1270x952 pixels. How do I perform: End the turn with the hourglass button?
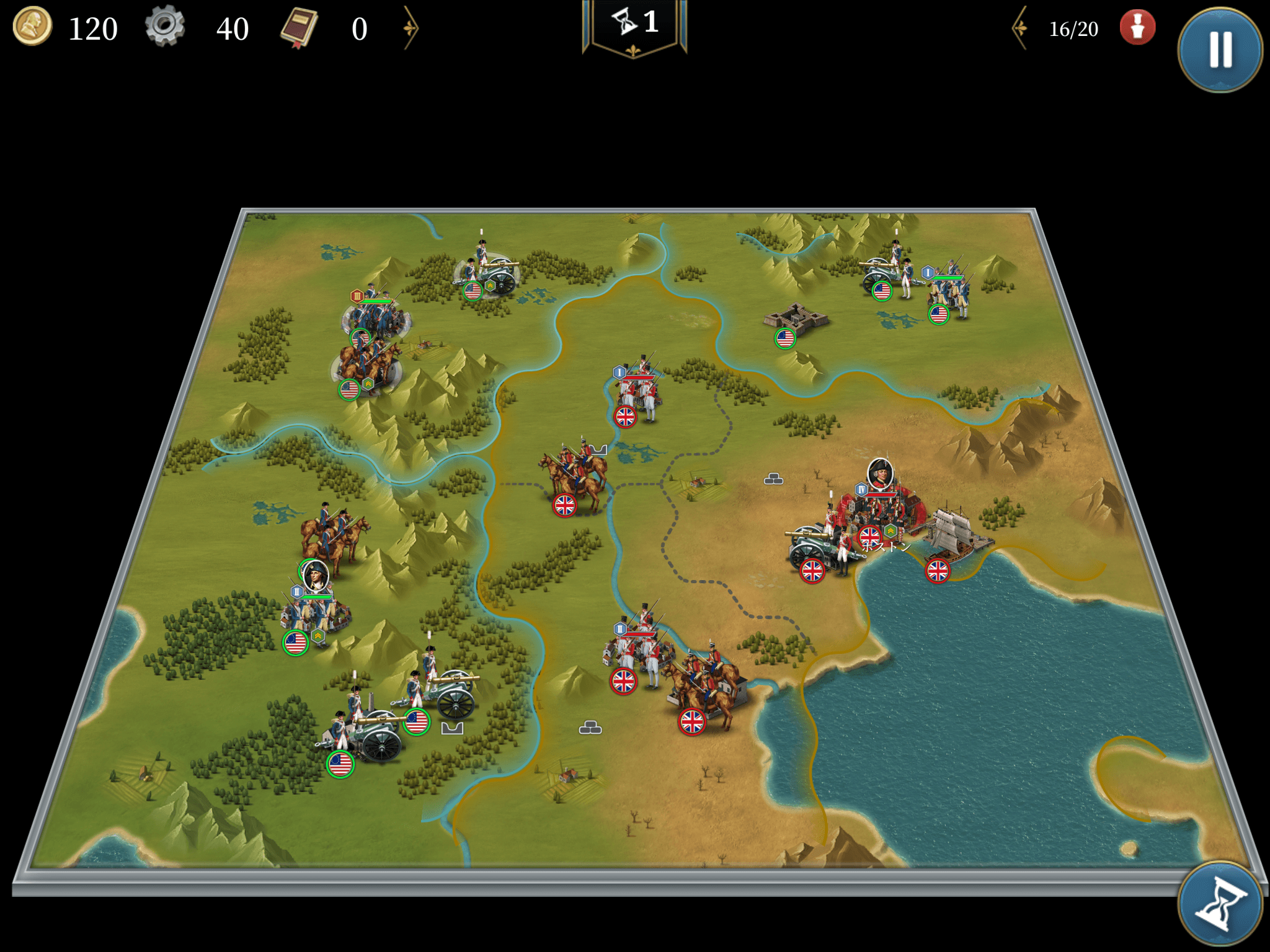pos(1219,904)
